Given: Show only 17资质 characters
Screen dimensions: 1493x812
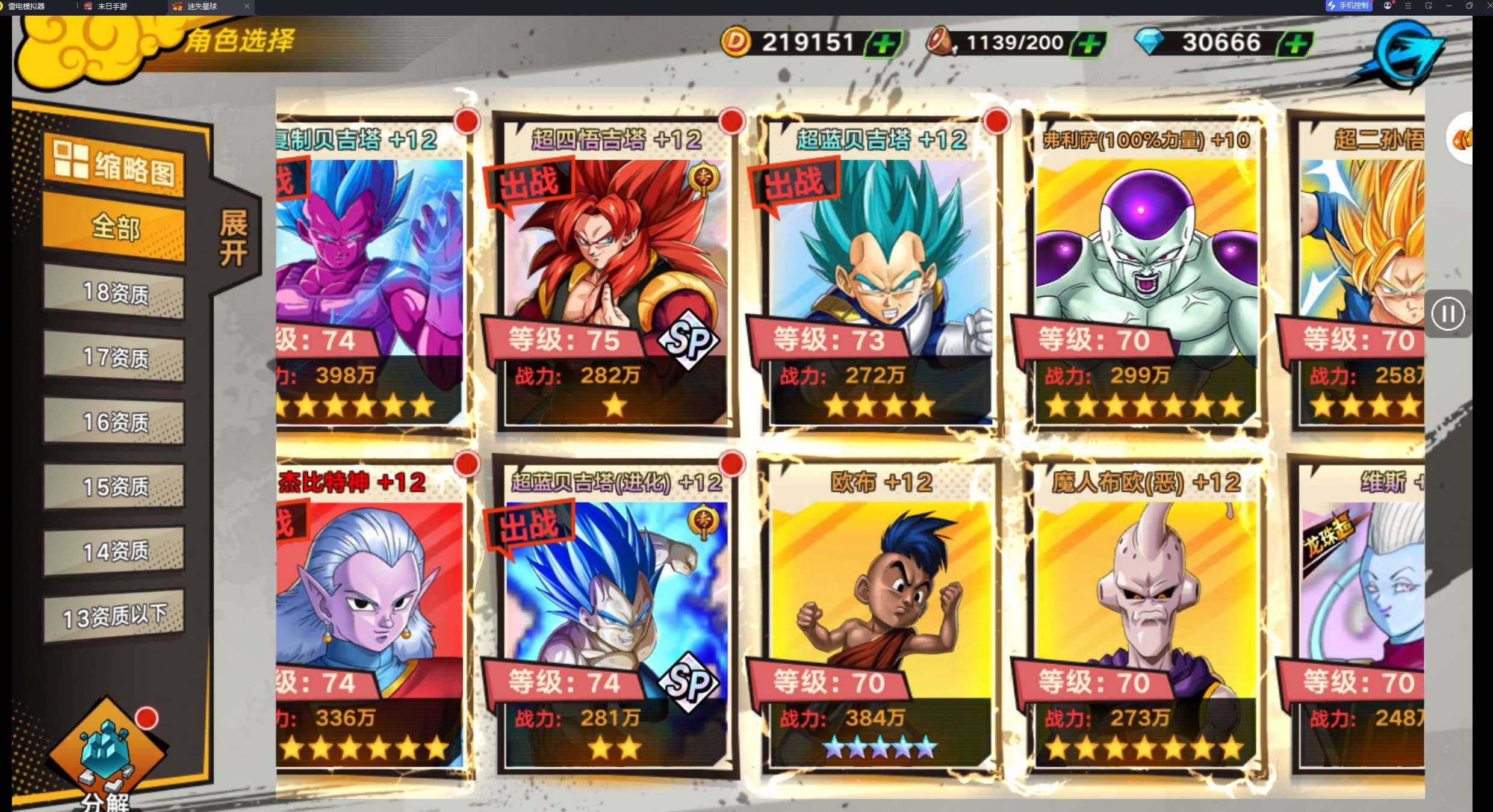Looking at the screenshot, I should 114,358.
